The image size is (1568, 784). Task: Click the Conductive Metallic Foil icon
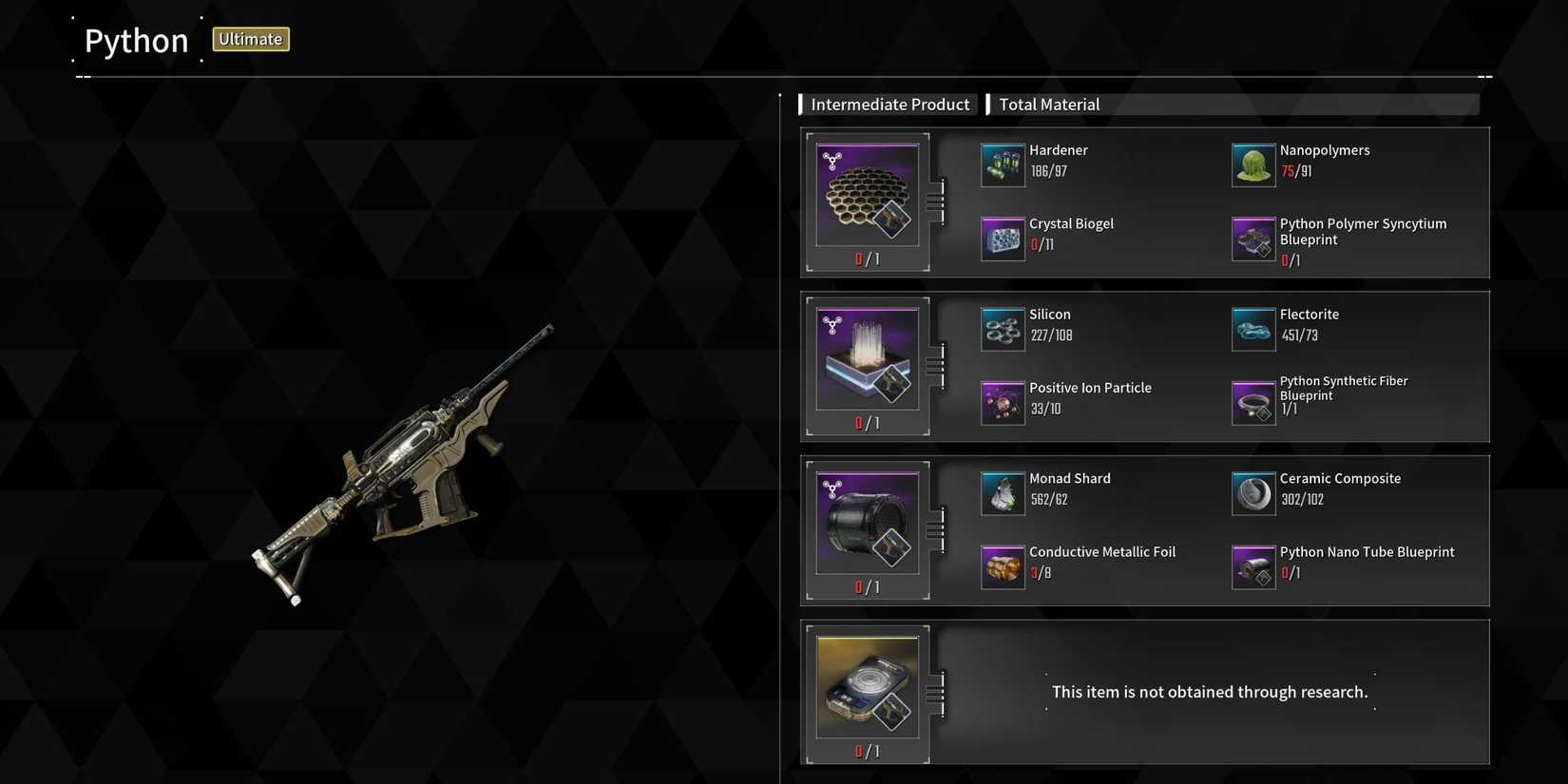coord(1003,565)
